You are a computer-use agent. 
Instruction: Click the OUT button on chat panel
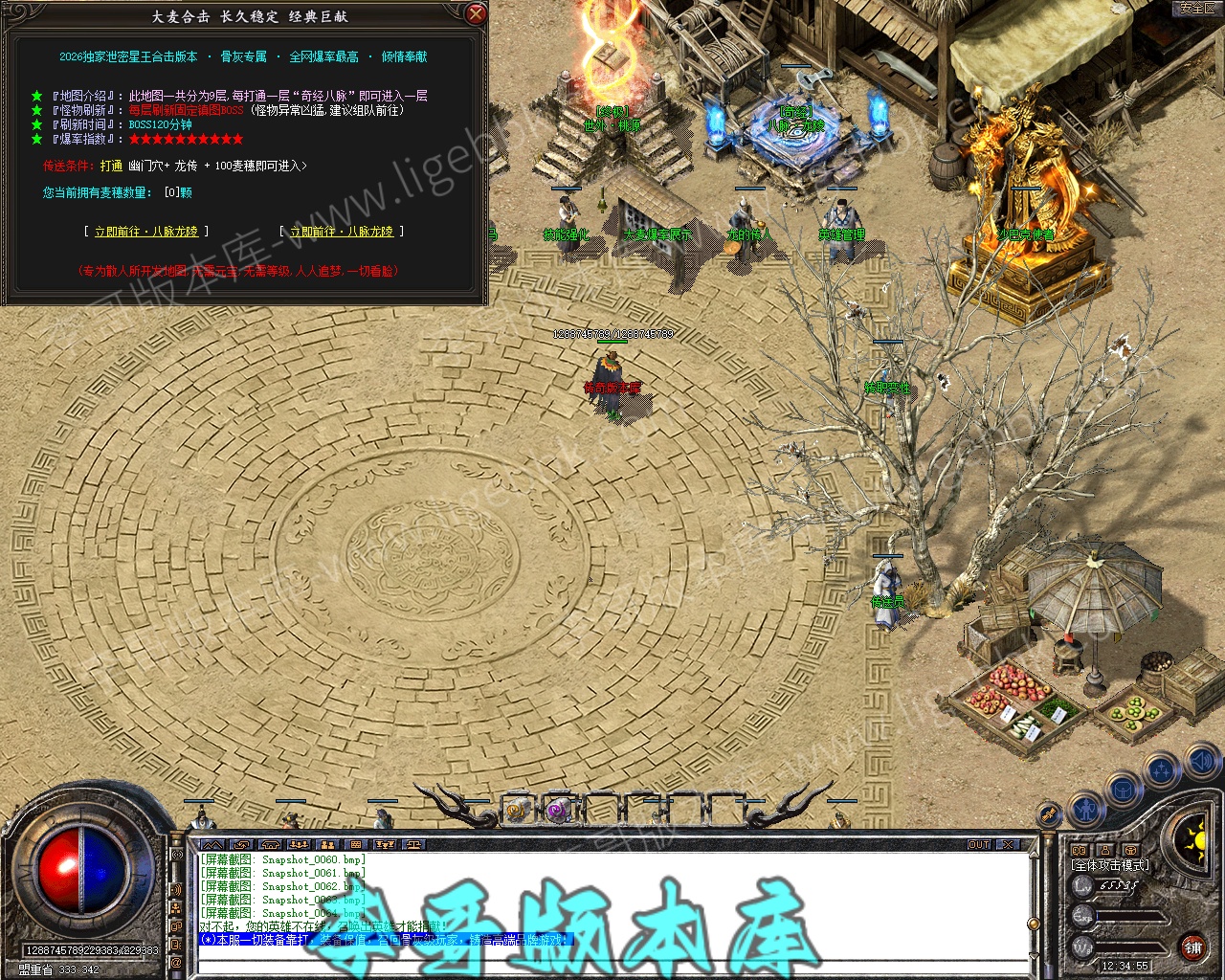[979, 844]
